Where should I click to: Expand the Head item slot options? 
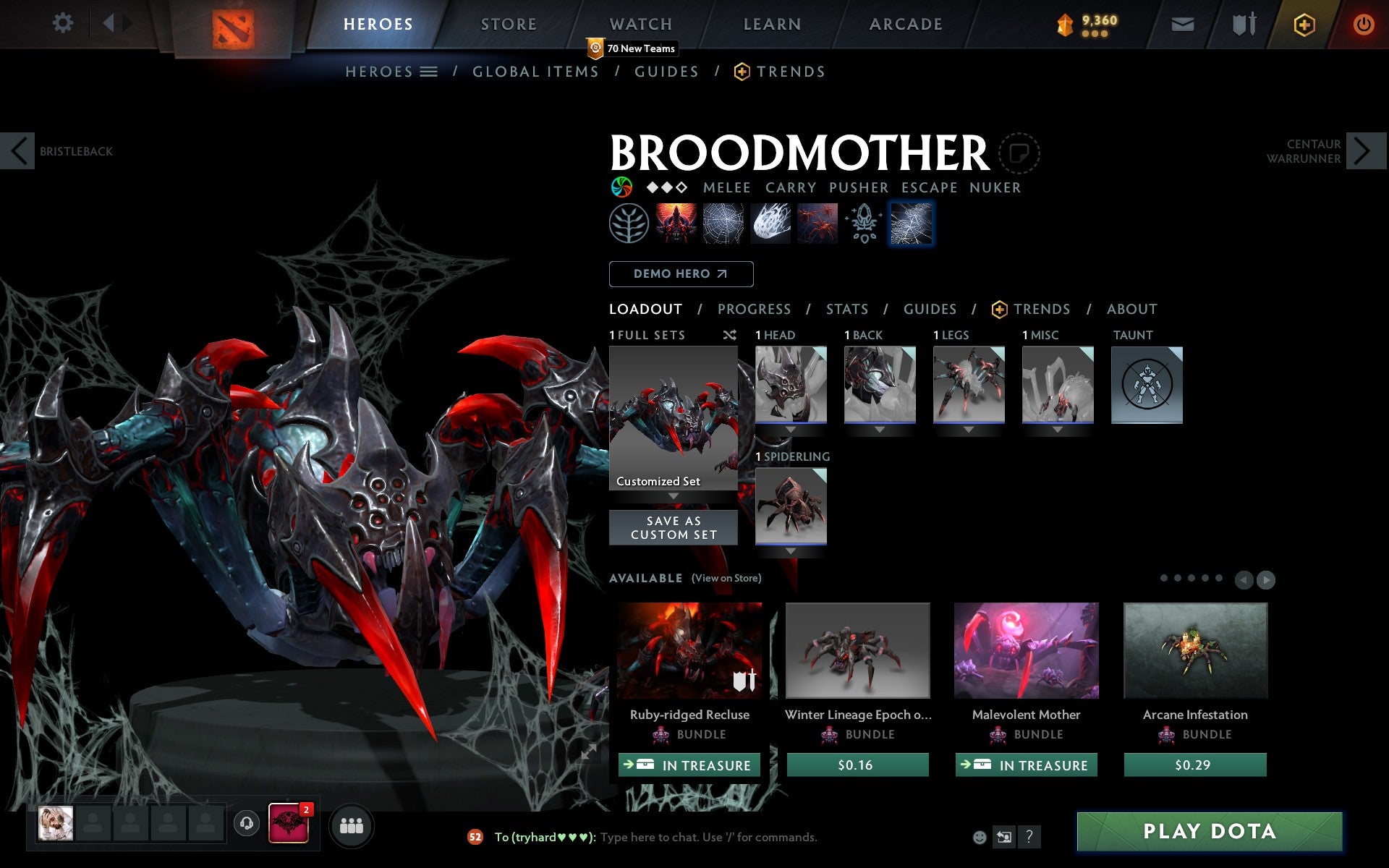pos(790,428)
